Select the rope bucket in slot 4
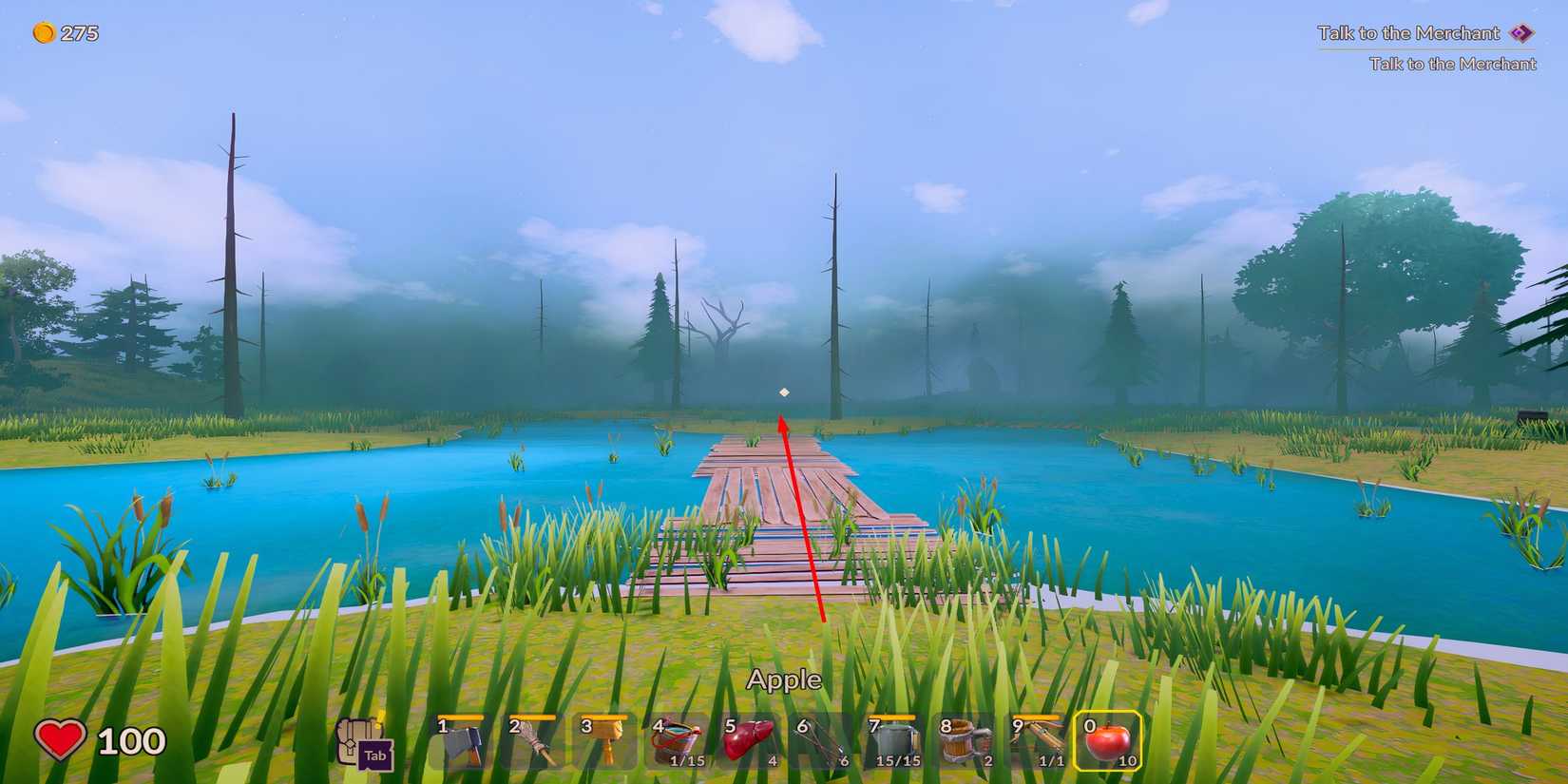The image size is (1568, 784). pos(680,741)
